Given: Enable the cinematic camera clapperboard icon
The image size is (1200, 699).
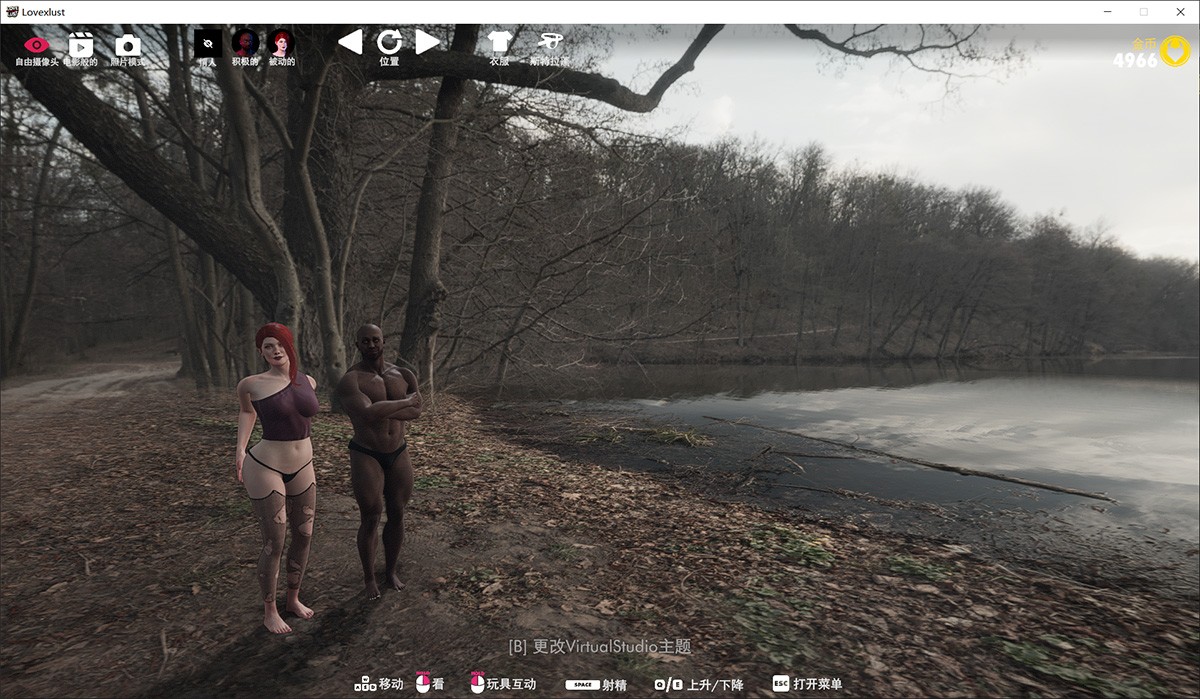Looking at the screenshot, I should coord(81,45).
